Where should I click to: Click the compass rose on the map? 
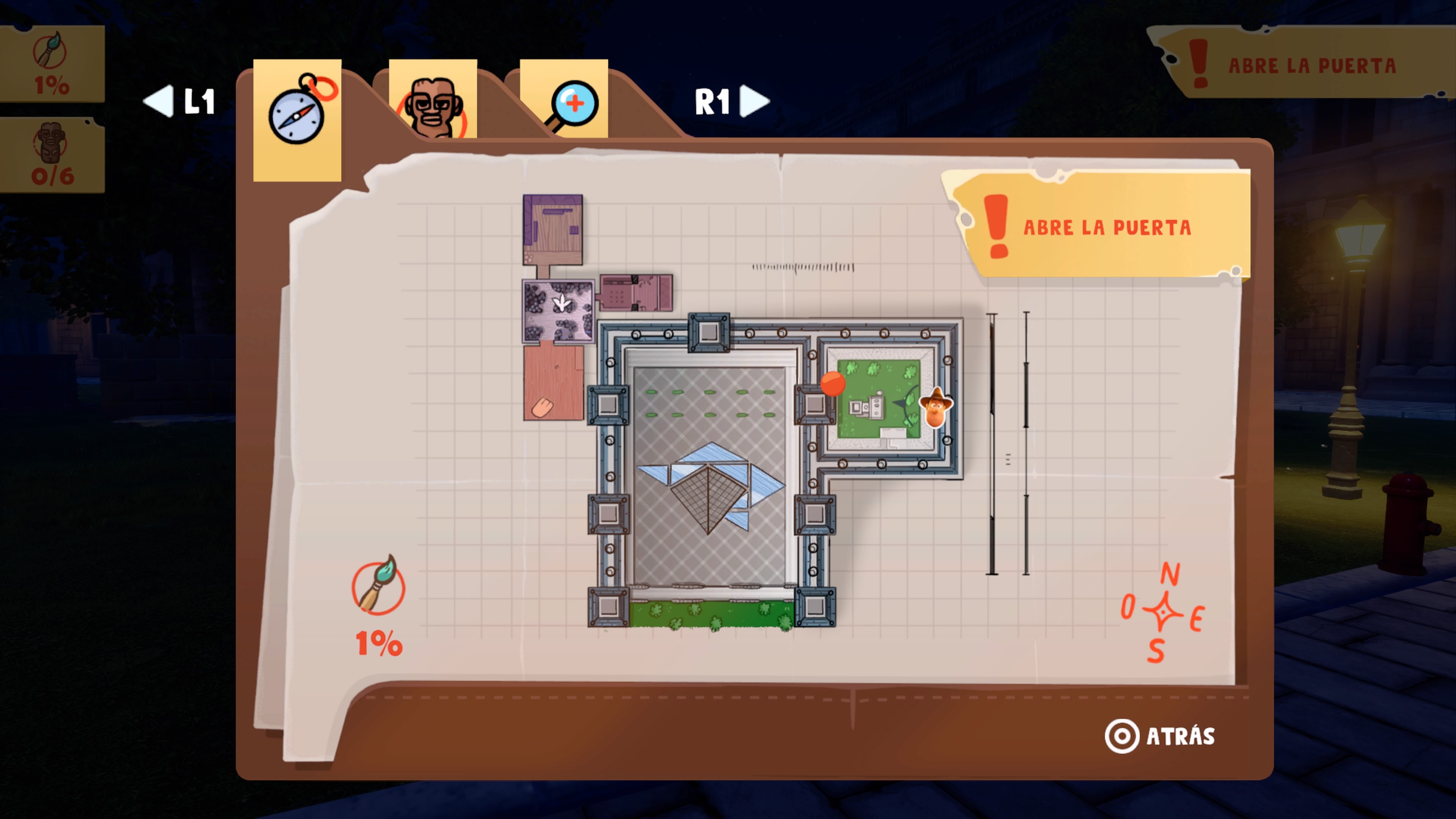[x=1162, y=612]
